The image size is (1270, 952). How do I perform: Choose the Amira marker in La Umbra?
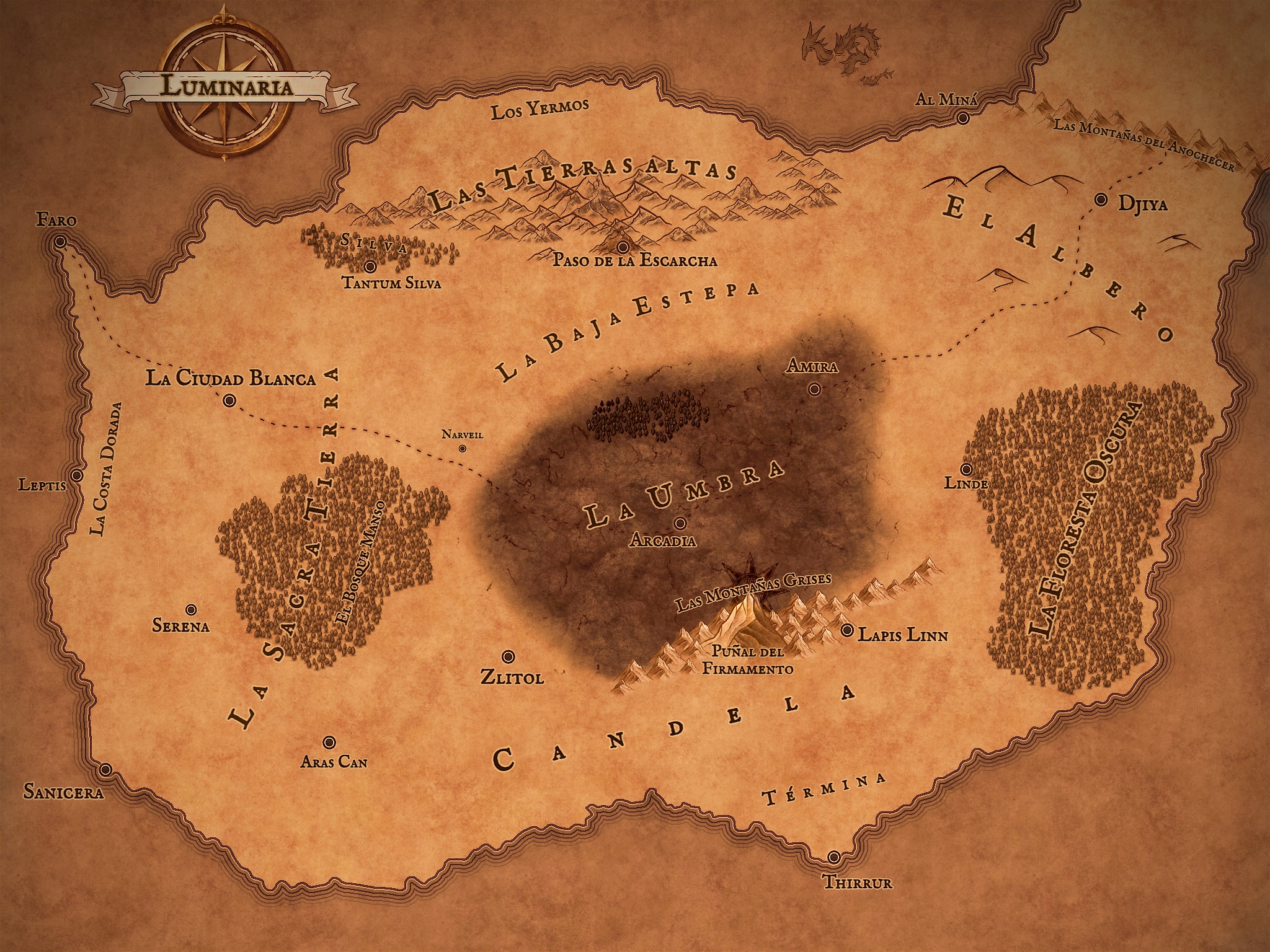tap(814, 389)
